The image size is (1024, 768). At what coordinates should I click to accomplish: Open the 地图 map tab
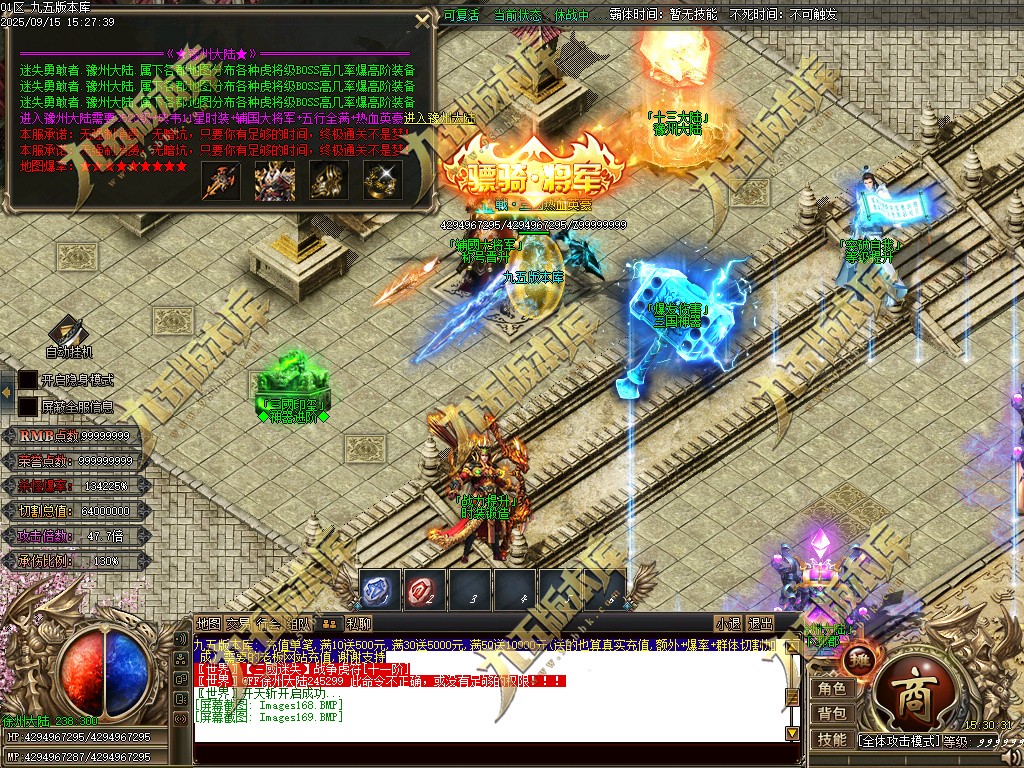pos(208,623)
